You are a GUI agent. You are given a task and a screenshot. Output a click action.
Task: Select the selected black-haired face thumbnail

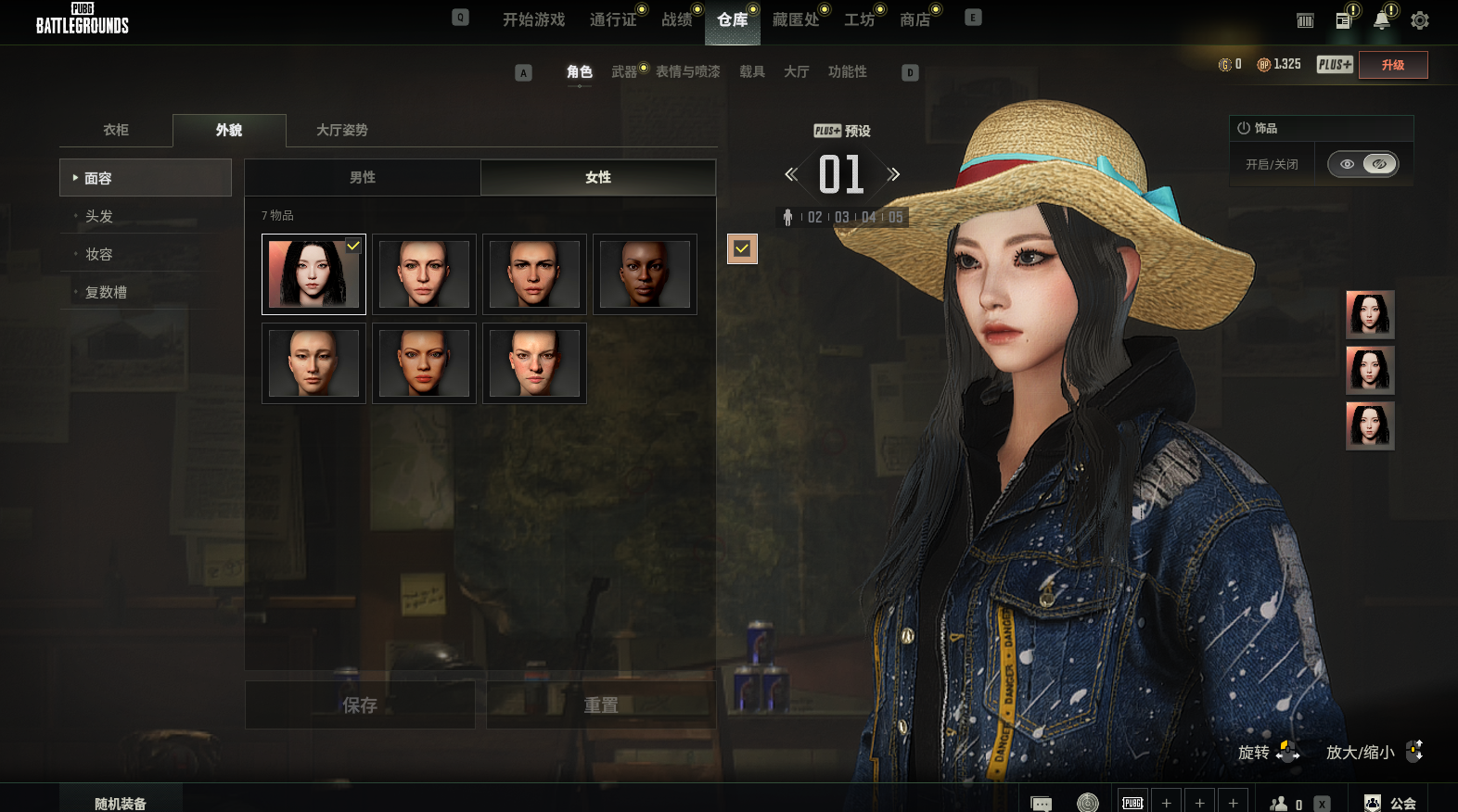(x=313, y=274)
